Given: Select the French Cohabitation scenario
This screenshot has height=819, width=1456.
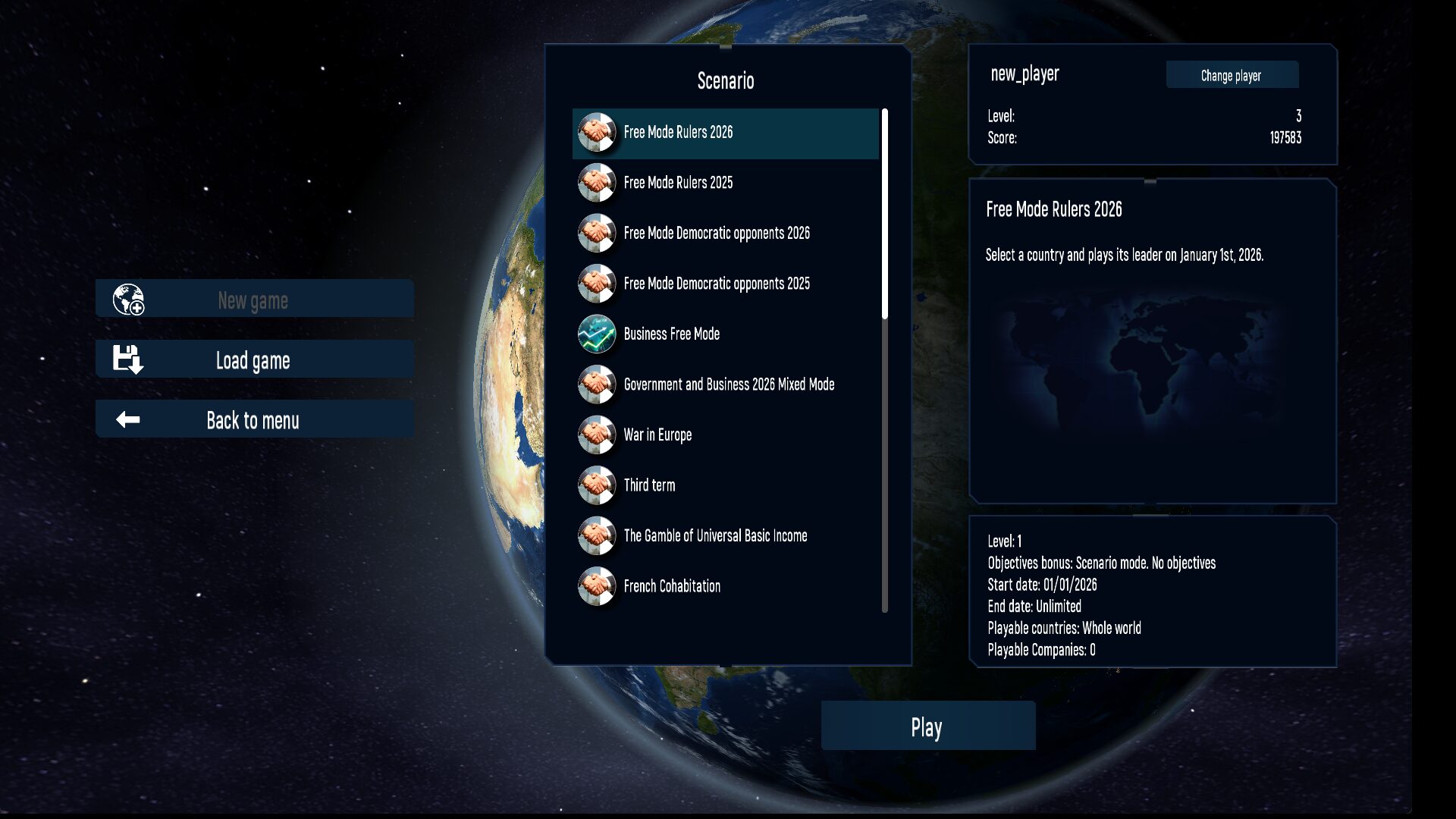Looking at the screenshot, I should click(x=671, y=586).
